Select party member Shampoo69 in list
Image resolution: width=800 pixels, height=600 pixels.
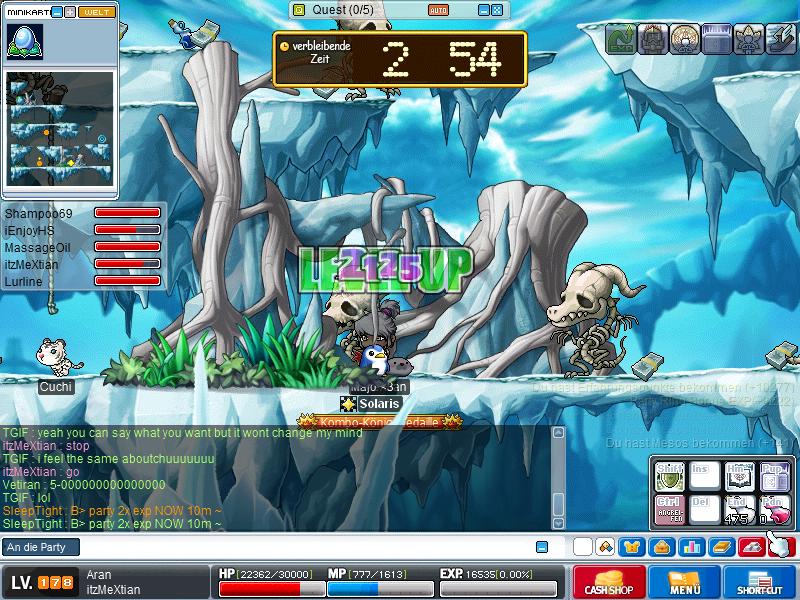coord(38,214)
